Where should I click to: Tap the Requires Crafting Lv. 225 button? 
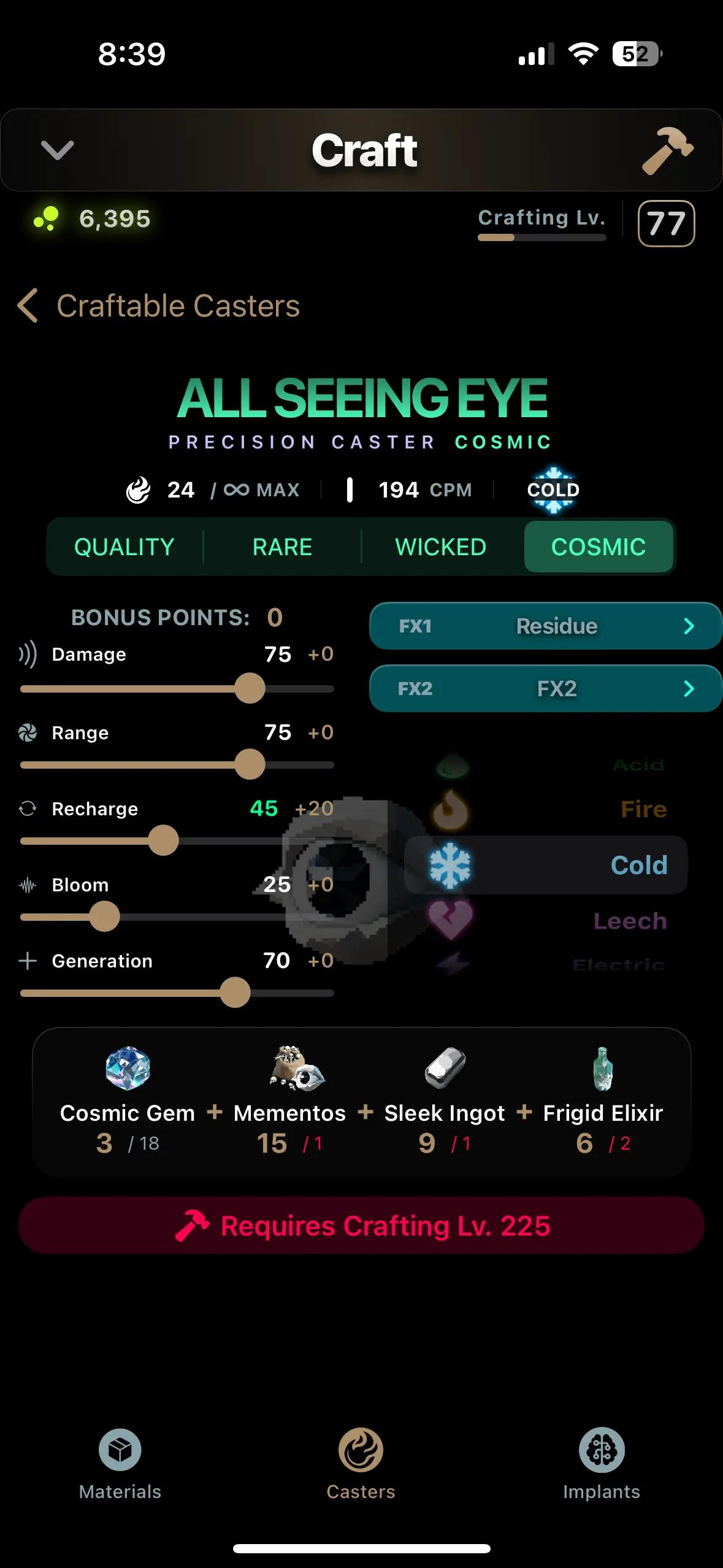click(361, 1226)
